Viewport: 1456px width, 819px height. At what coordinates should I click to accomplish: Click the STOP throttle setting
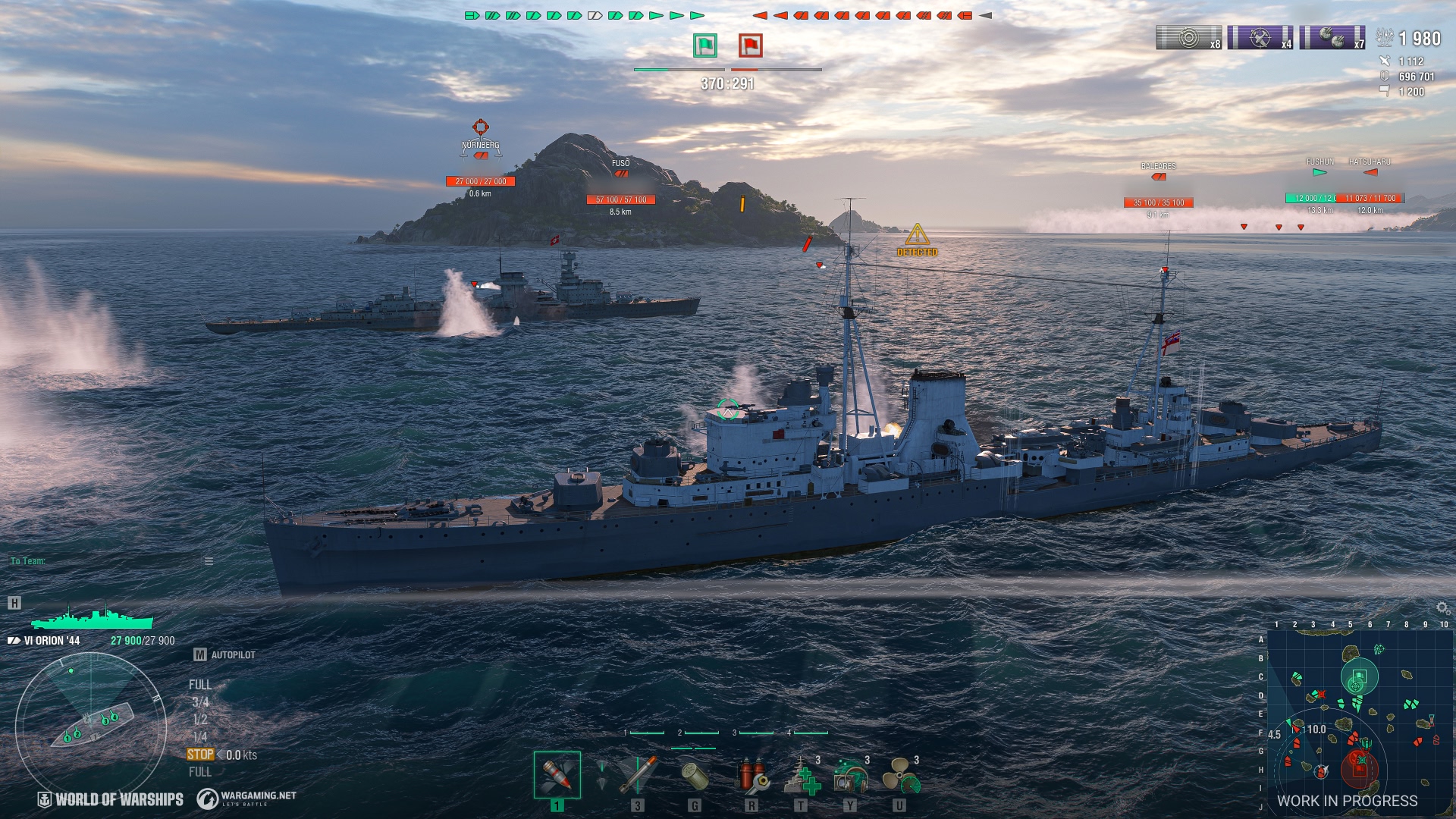point(199,755)
